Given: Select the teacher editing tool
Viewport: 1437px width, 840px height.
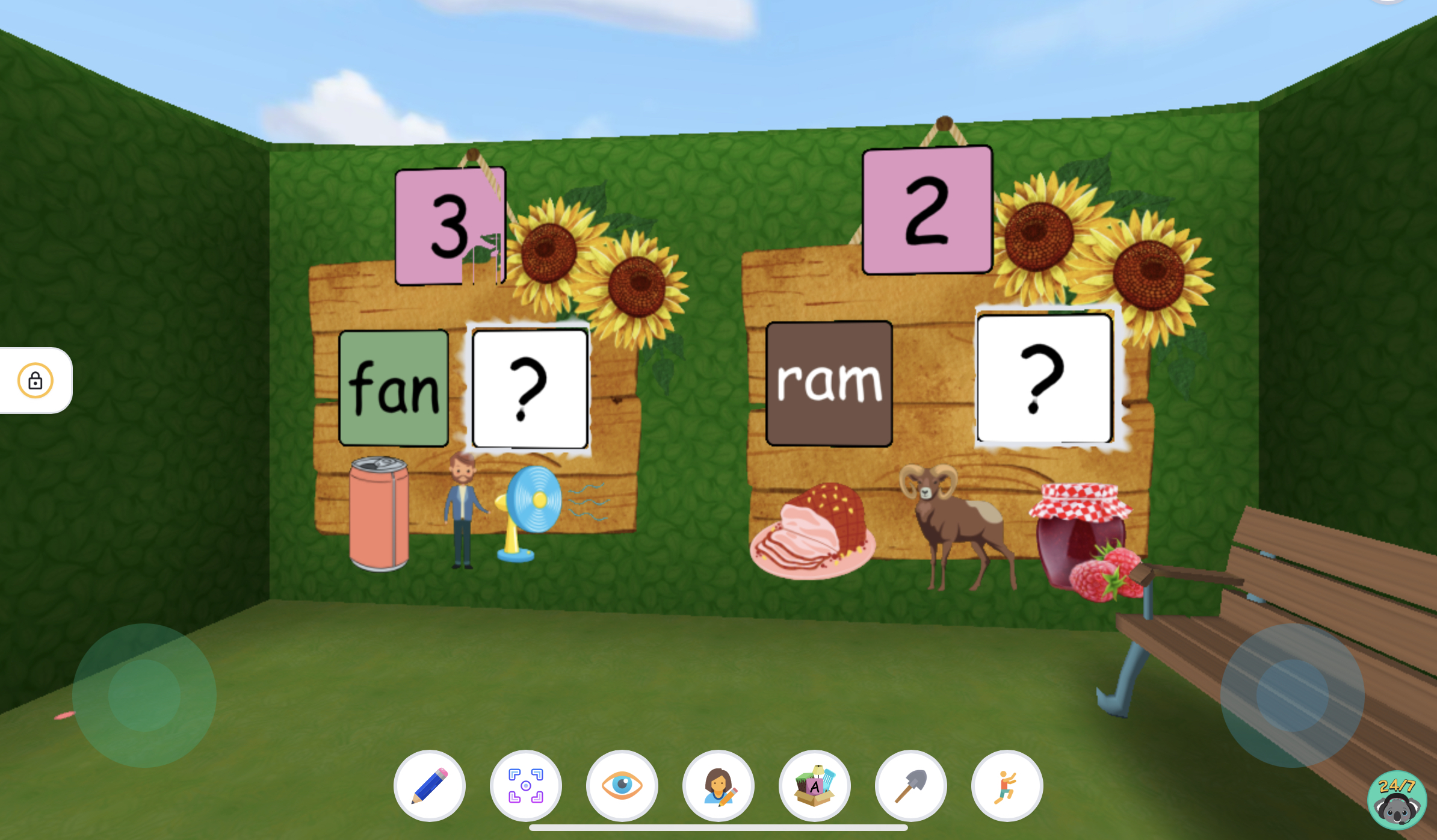Looking at the screenshot, I should (719, 785).
